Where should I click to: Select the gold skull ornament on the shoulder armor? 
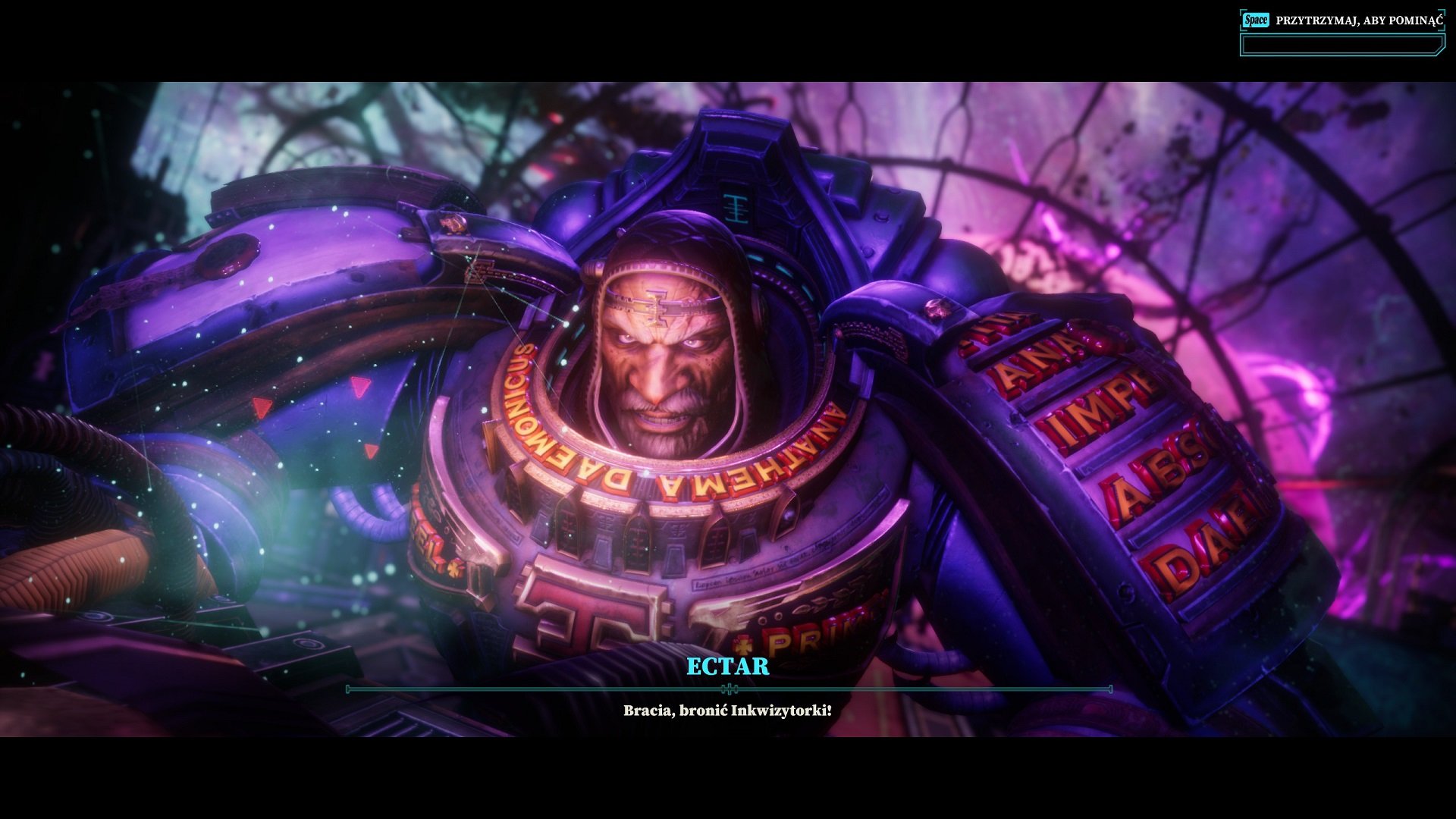[x=451, y=221]
